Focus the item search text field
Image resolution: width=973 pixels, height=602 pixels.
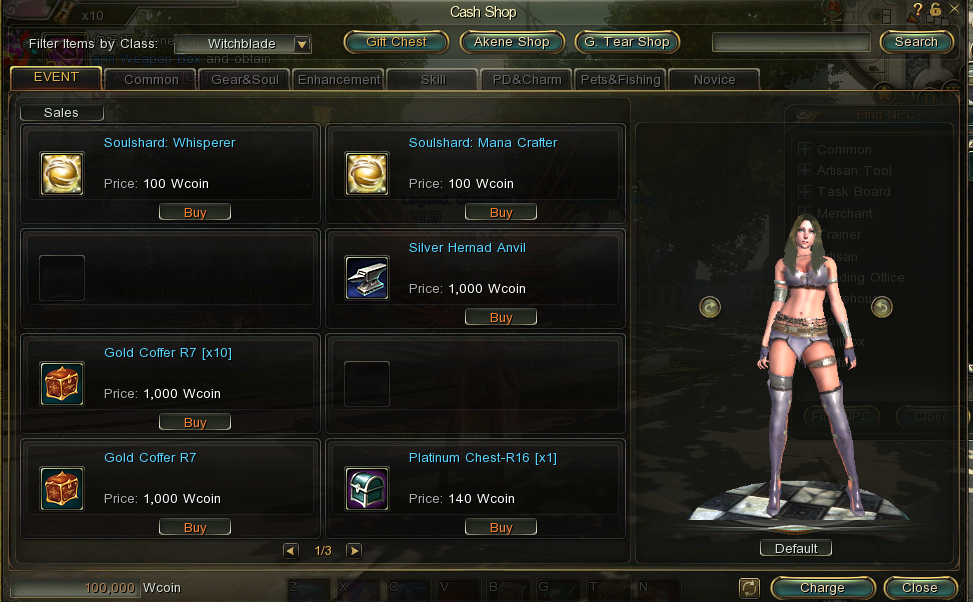[x=791, y=42]
